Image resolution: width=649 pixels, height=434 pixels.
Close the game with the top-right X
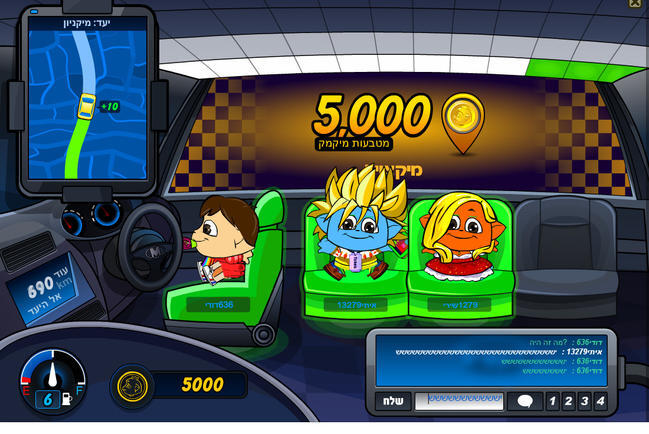[x=635, y=4]
